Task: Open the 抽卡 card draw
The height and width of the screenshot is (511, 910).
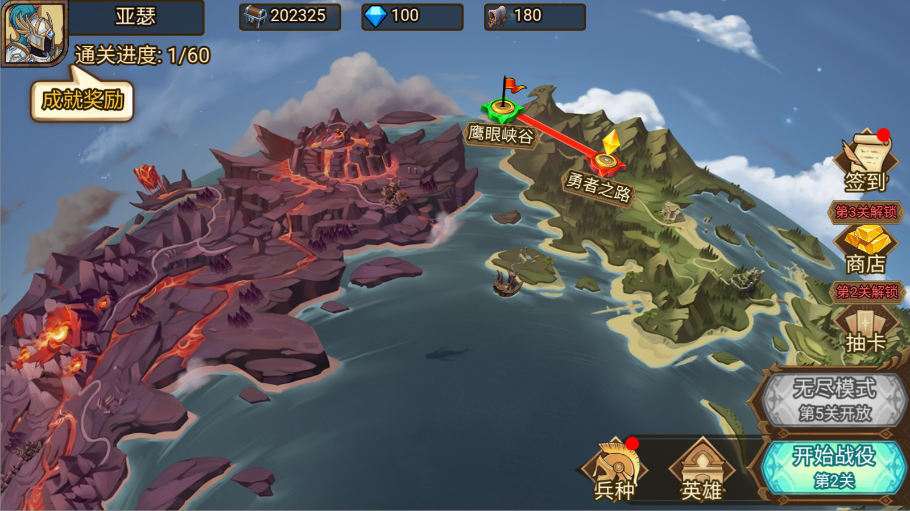Action: pyautogui.click(x=865, y=329)
